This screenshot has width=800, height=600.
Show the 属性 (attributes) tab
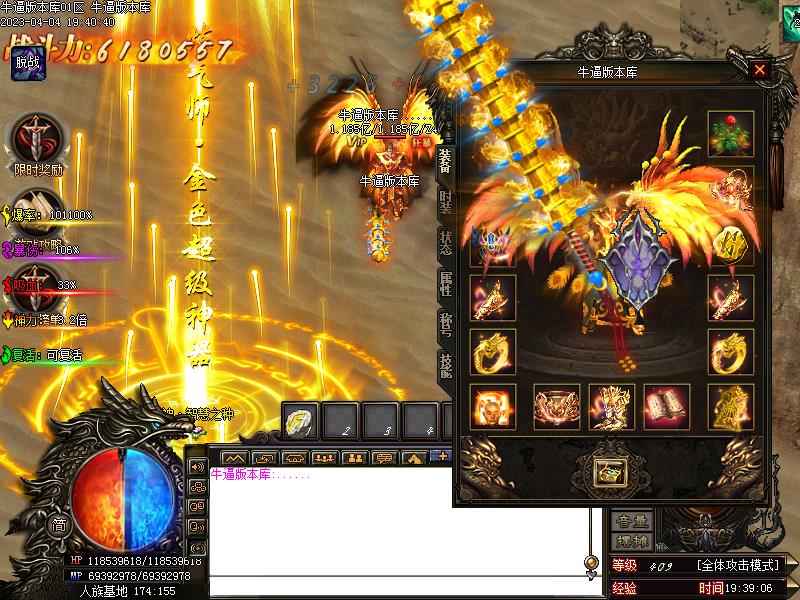pos(444,286)
